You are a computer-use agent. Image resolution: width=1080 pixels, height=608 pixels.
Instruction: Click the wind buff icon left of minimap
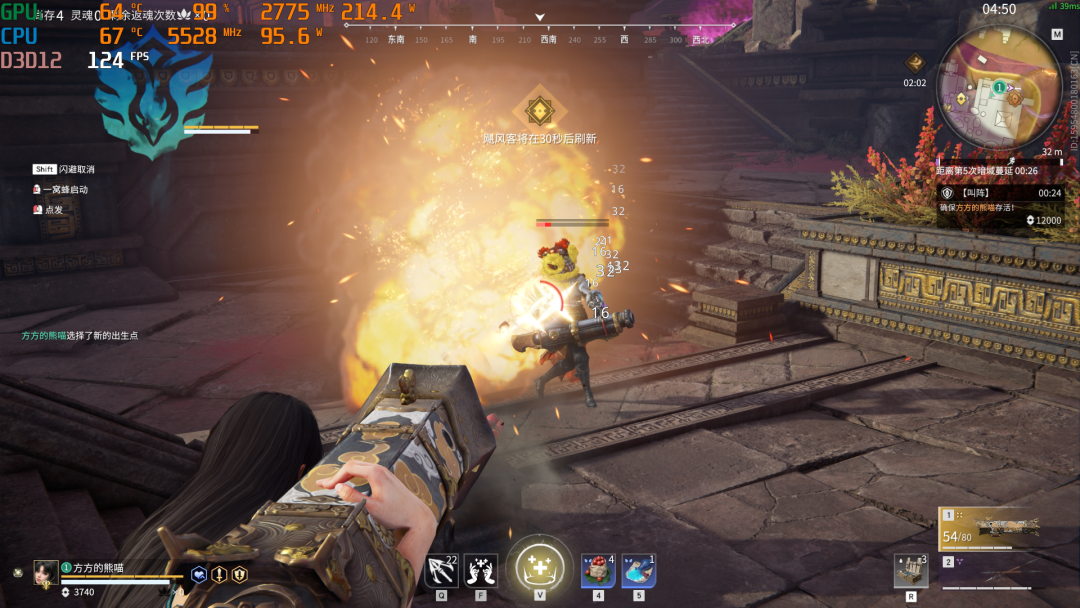click(x=914, y=64)
